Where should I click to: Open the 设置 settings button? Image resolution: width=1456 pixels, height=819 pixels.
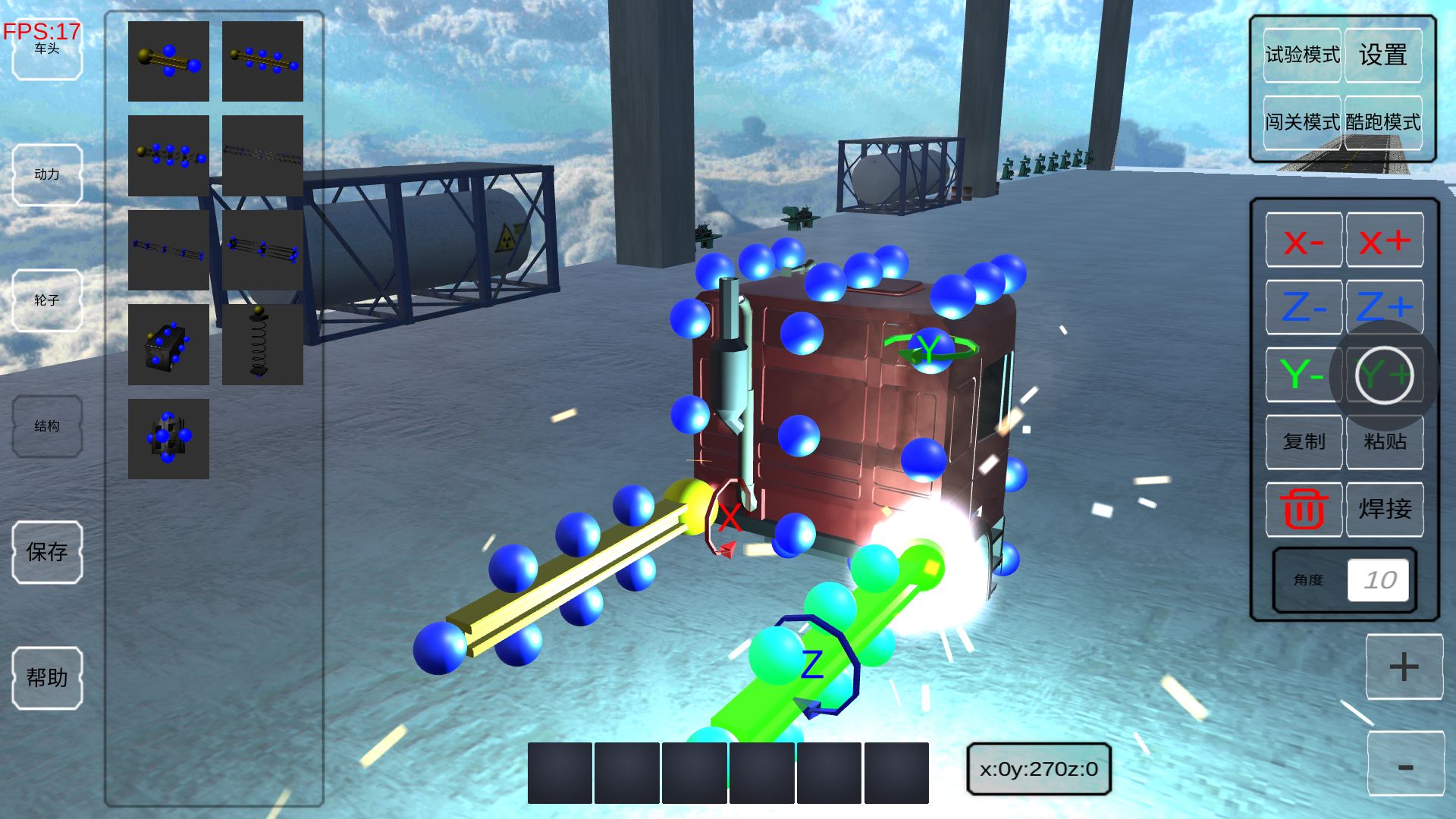click(1382, 55)
